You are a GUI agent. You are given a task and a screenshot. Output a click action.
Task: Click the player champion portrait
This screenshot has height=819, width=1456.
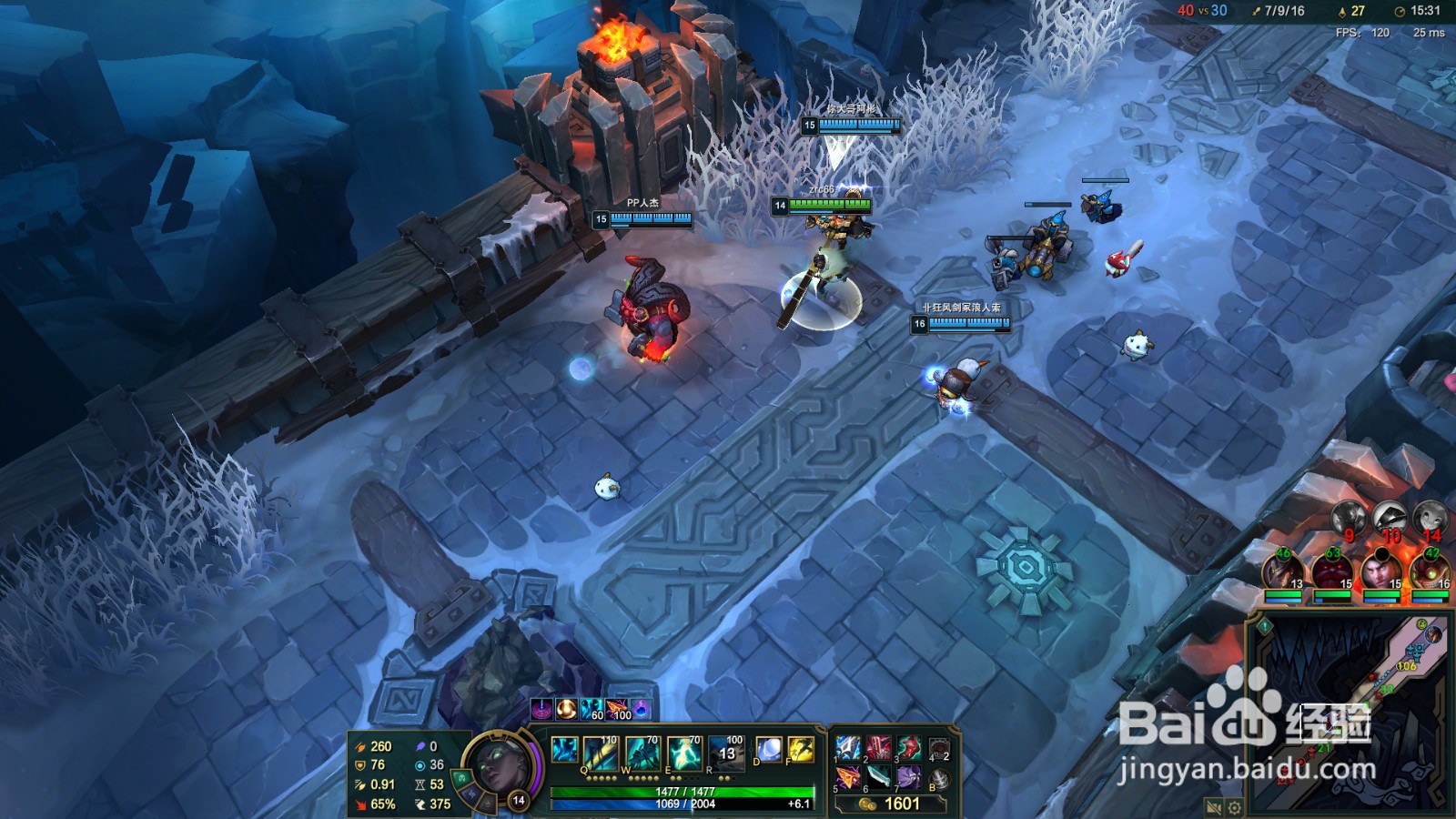tap(498, 770)
